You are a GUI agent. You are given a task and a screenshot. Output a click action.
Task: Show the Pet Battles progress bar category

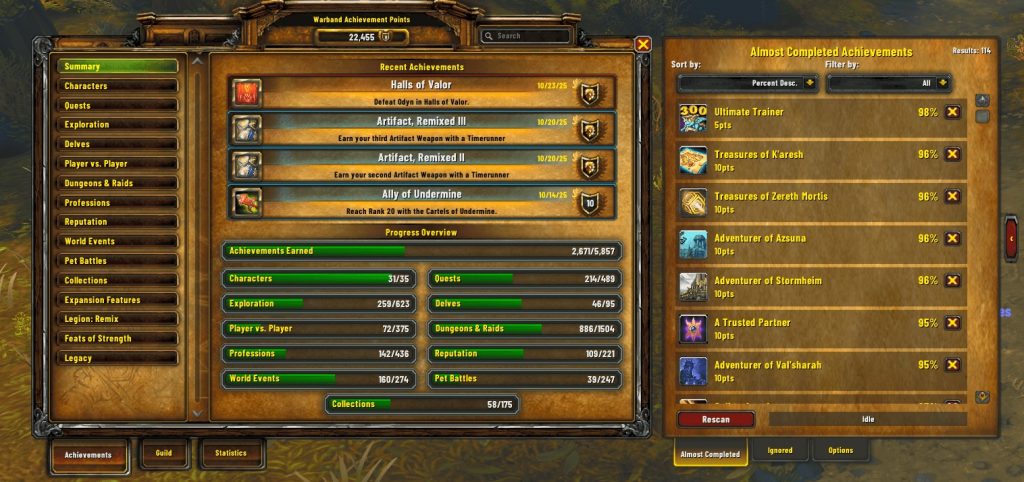tap(525, 380)
